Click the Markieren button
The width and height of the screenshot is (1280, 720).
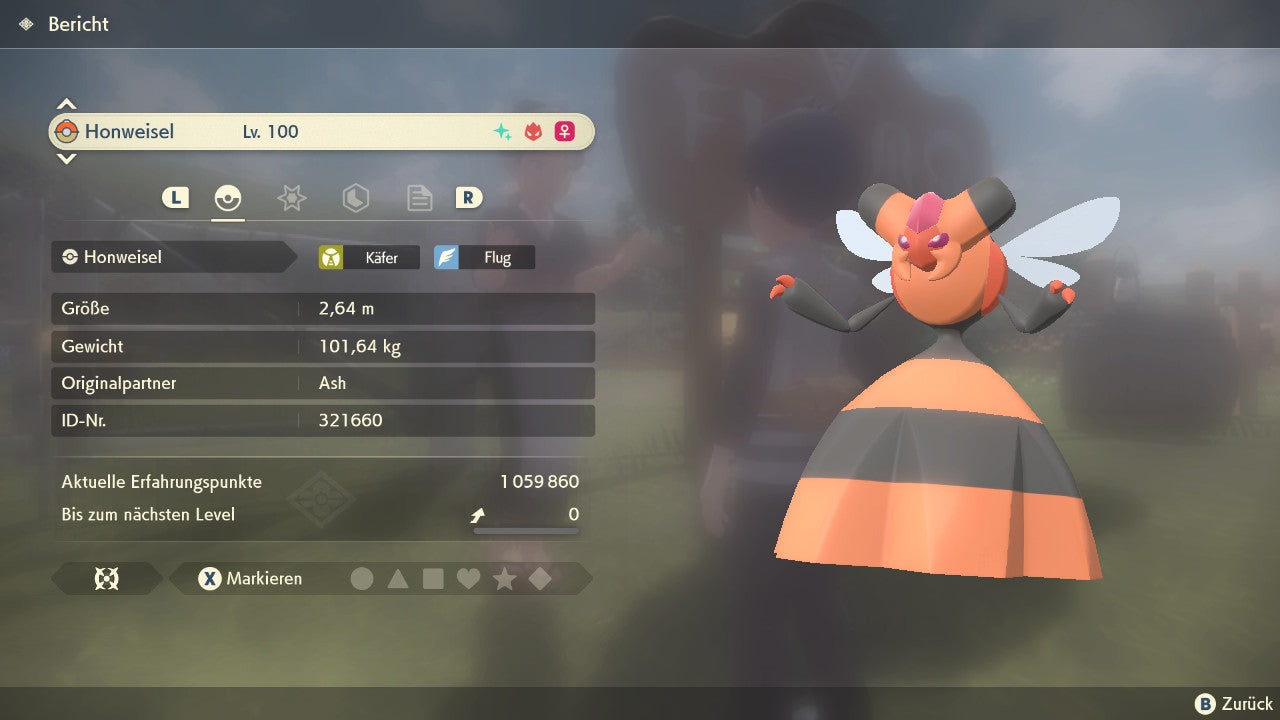250,578
